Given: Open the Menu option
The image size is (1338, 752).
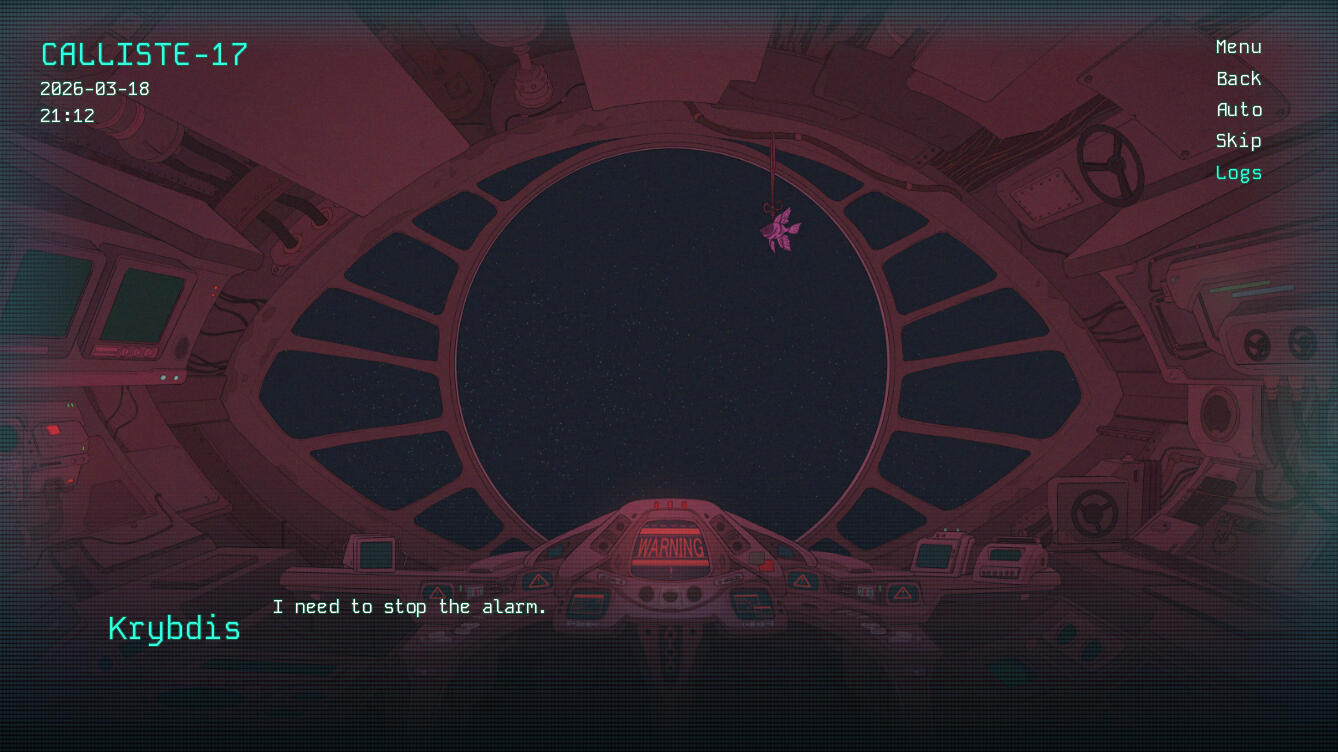Looking at the screenshot, I should pos(1238,47).
